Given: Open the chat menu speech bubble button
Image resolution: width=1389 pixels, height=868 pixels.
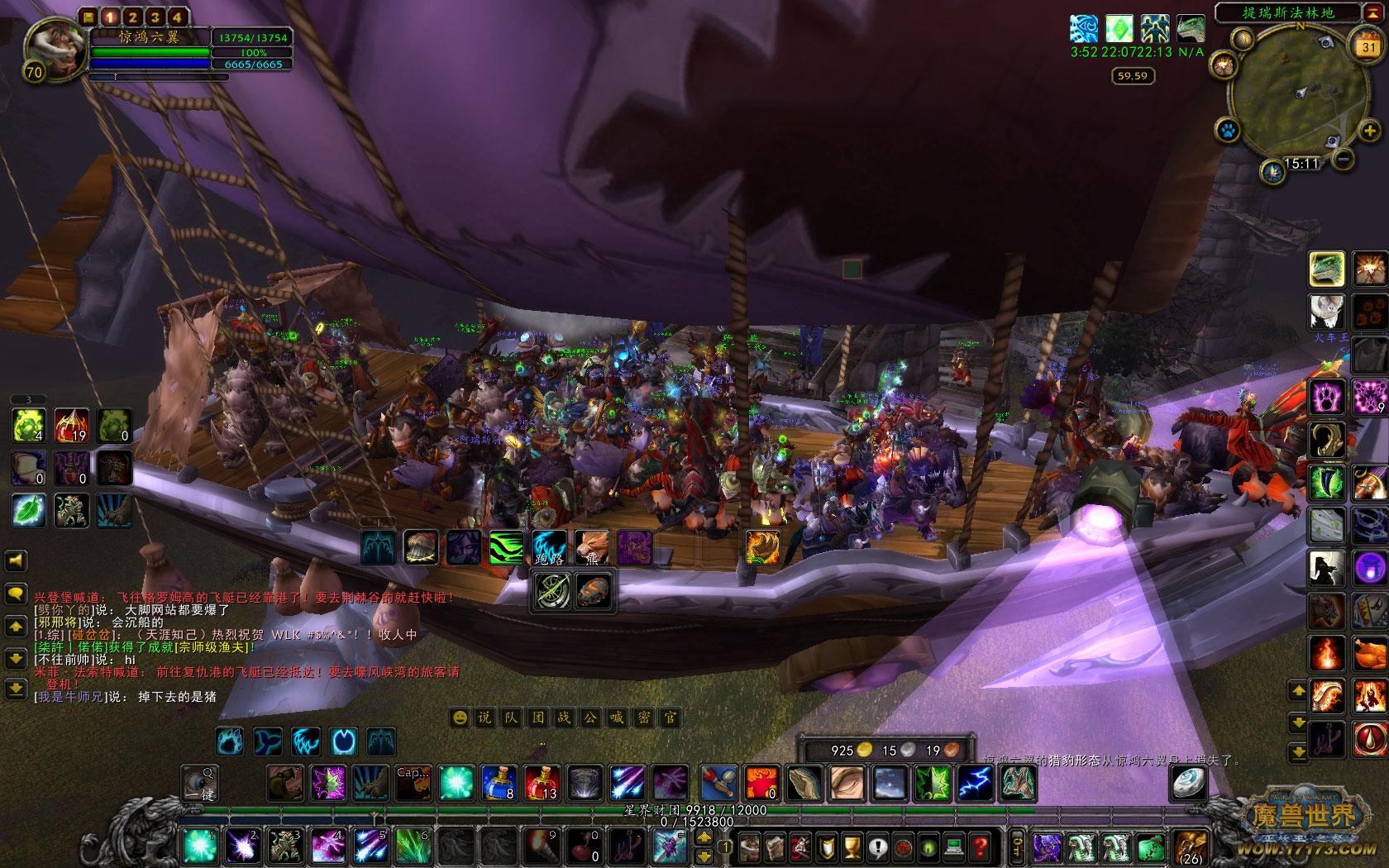Looking at the screenshot, I should (17, 593).
